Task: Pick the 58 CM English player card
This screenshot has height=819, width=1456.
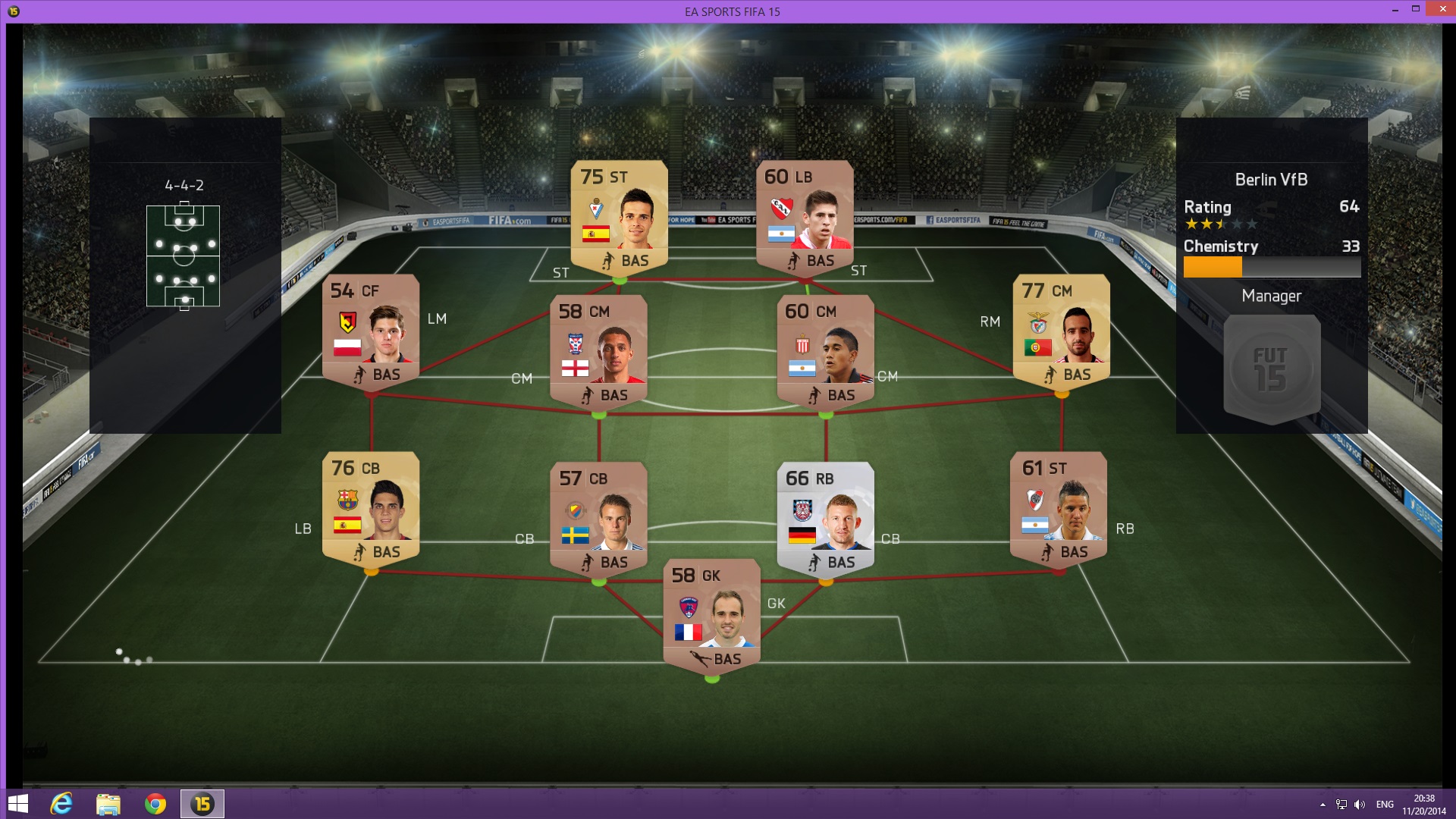Action: click(598, 352)
